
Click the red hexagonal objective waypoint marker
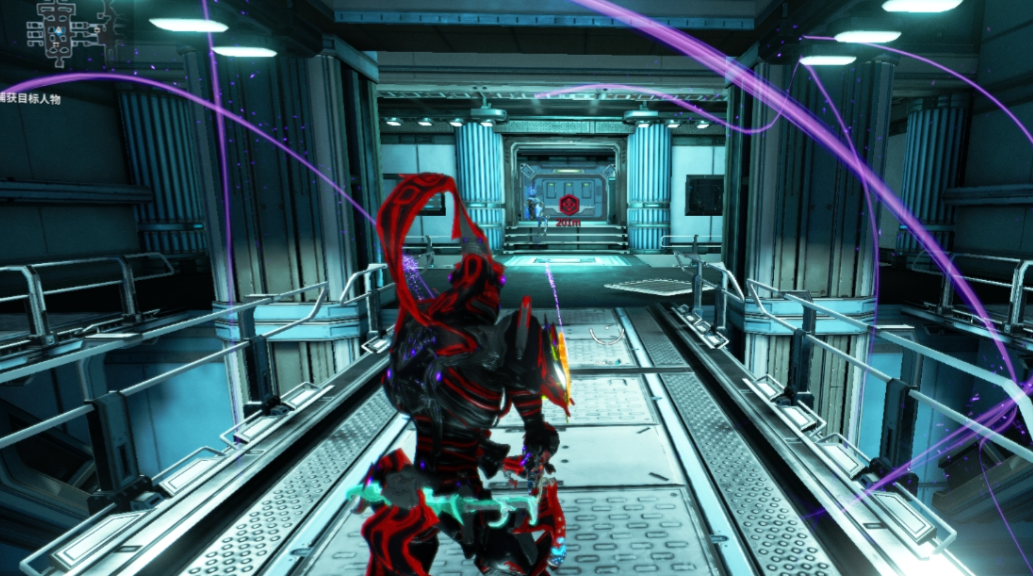tap(568, 205)
